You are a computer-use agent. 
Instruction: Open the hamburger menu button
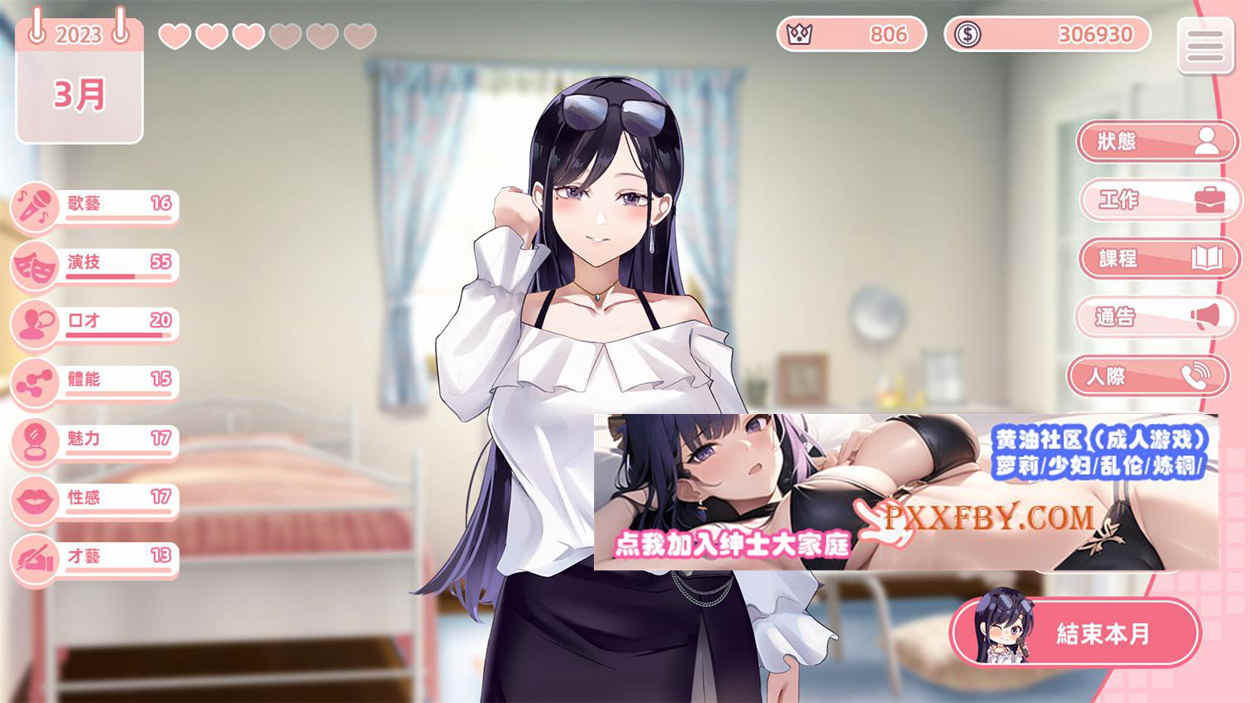[1205, 45]
